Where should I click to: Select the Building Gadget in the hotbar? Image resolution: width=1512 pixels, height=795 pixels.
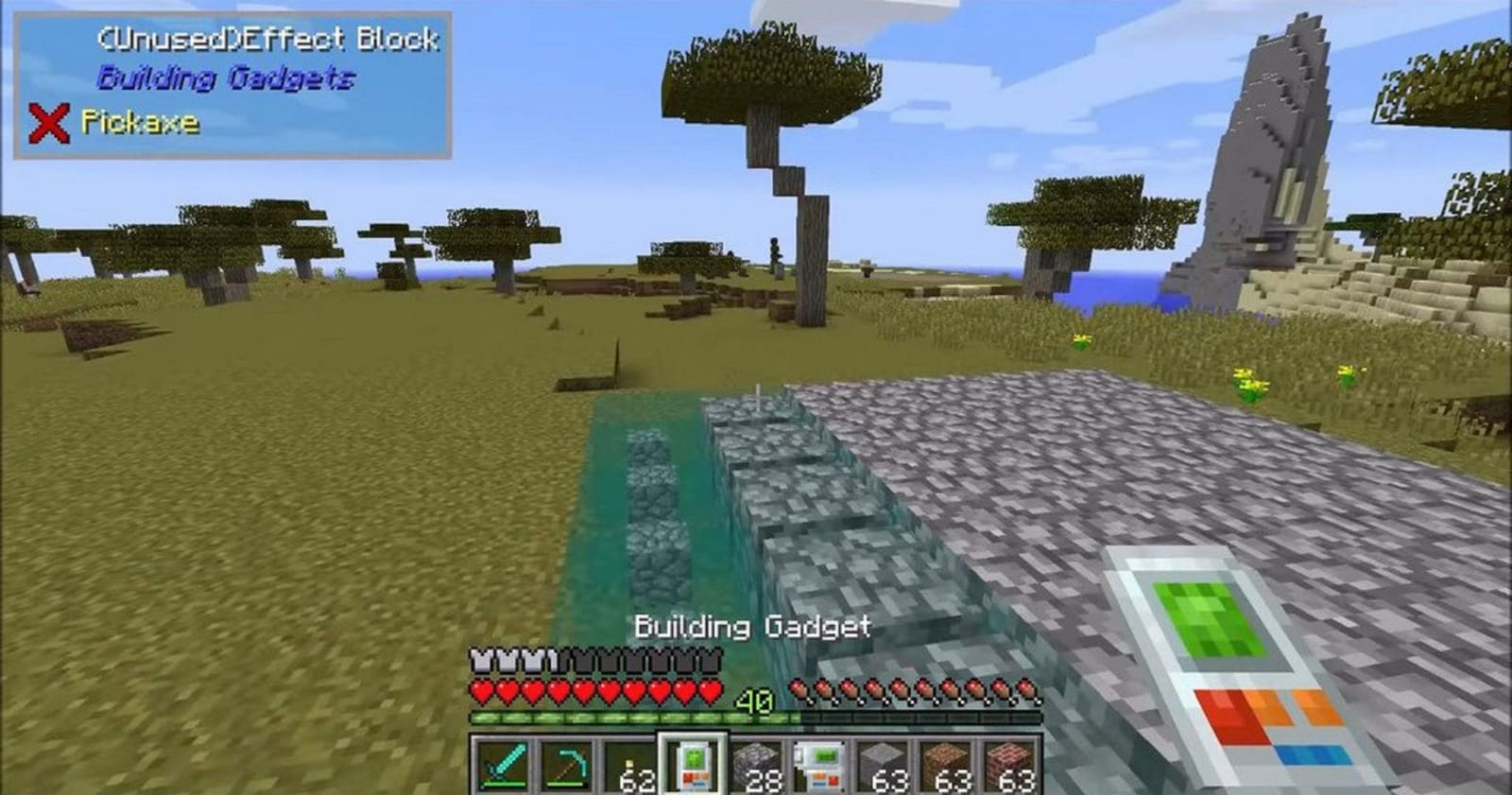pos(696,764)
